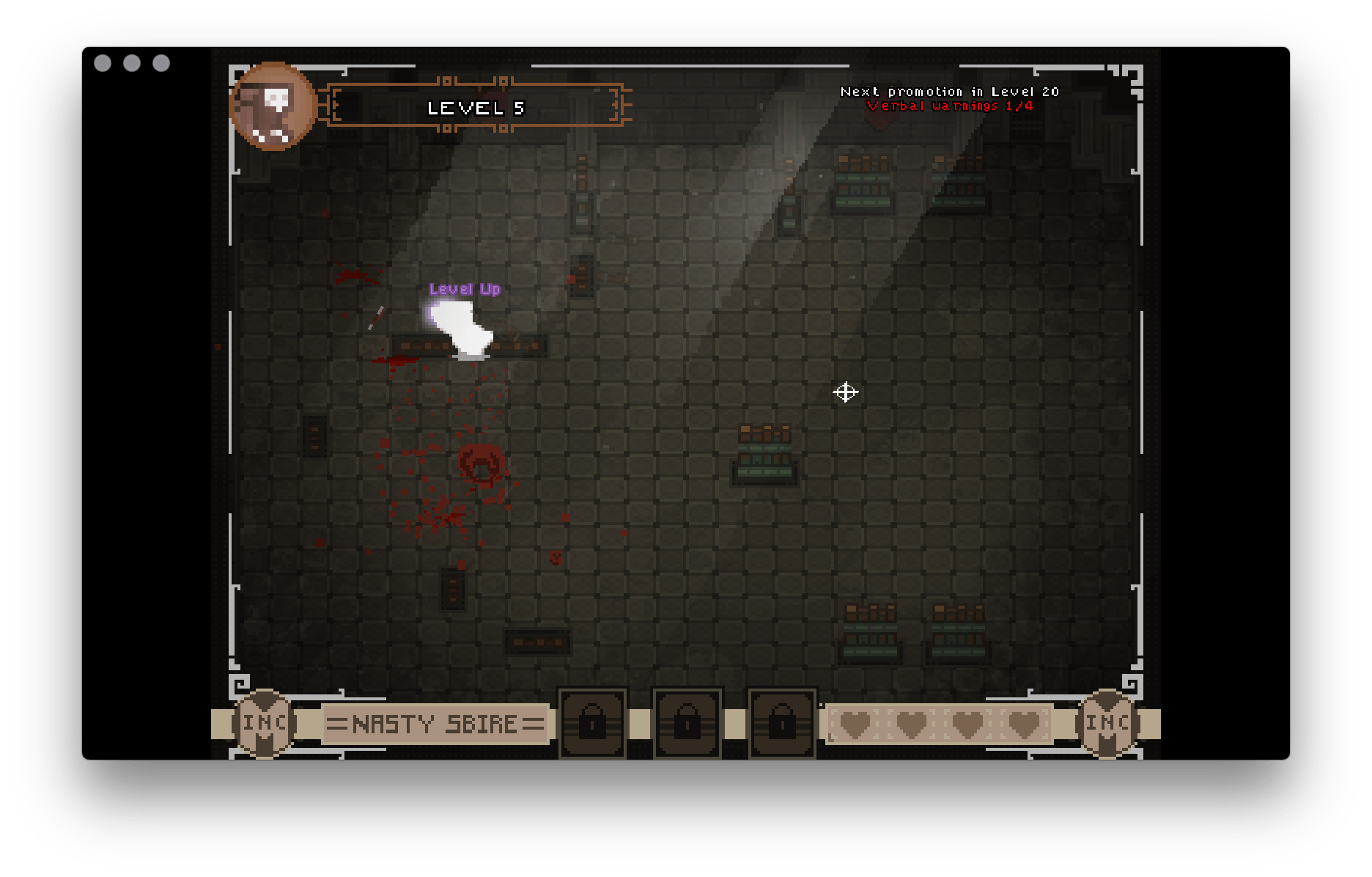1372x877 pixels.
Task: Click the NASTY SBIRE nameplate
Action: (x=434, y=724)
